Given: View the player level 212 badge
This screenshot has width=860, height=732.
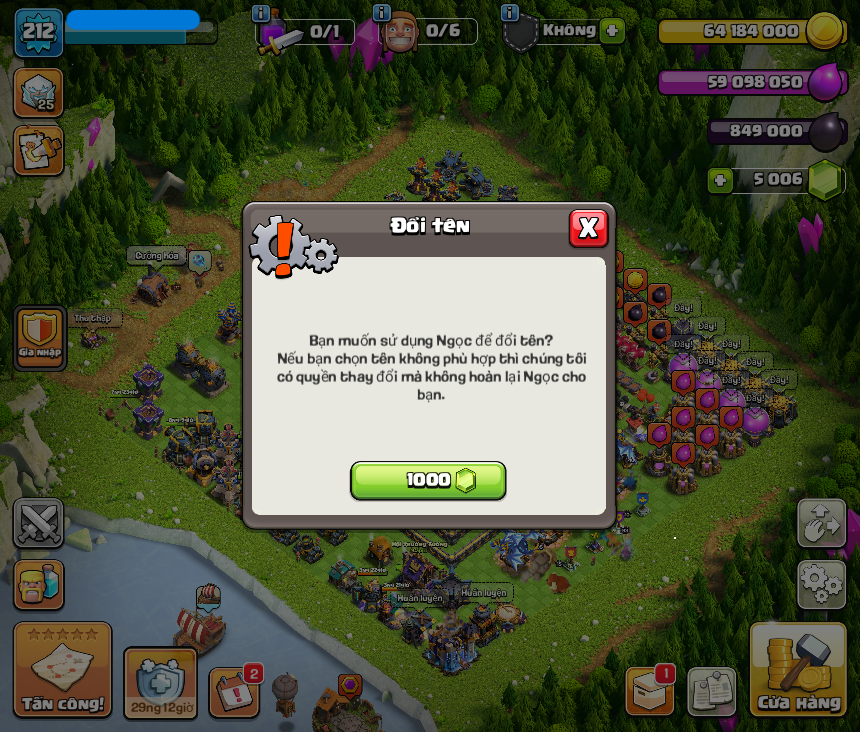Looking at the screenshot, I should (x=38, y=32).
